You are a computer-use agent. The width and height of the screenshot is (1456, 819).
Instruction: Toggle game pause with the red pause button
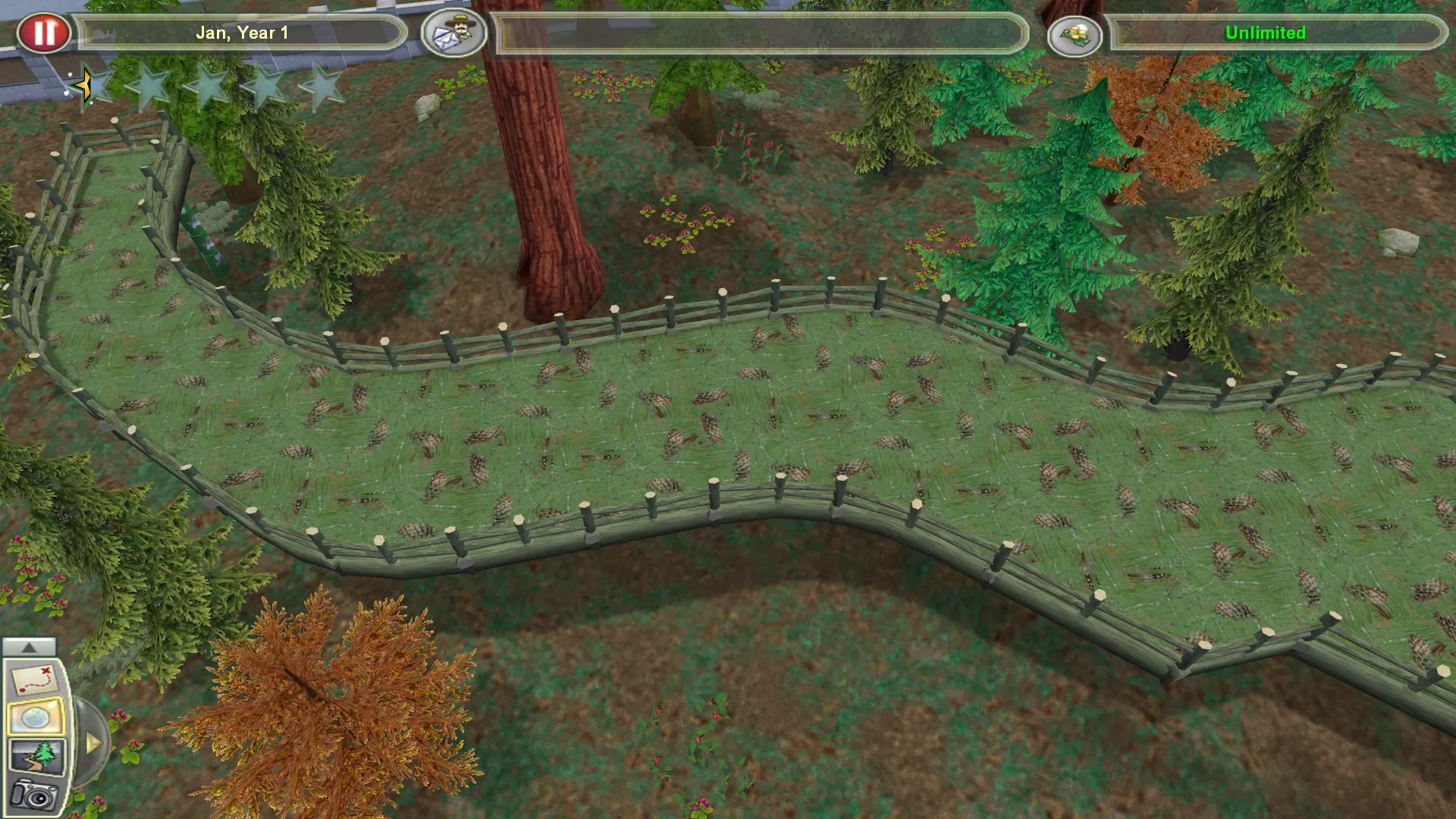point(45,30)
